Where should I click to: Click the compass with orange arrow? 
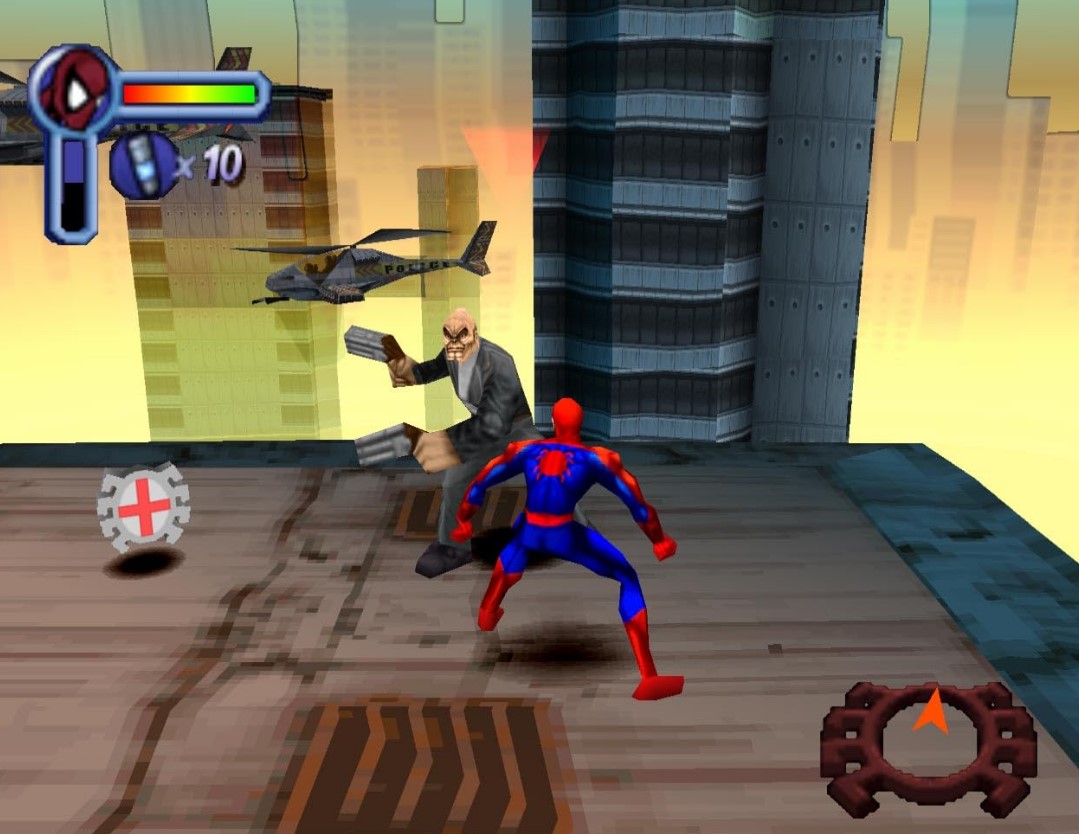tap(928, 744)
